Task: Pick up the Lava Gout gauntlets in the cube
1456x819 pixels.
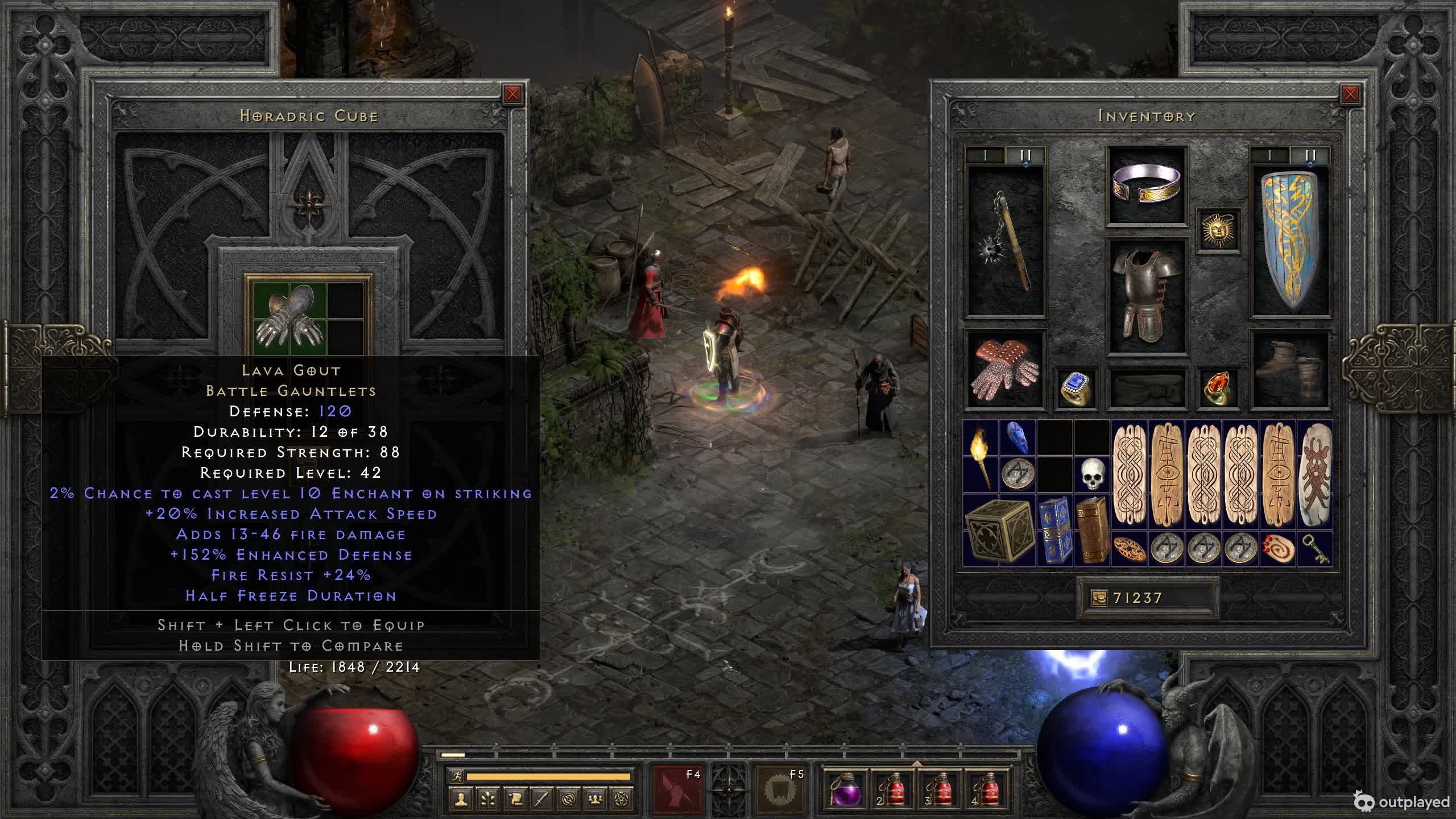Action: 290,316
